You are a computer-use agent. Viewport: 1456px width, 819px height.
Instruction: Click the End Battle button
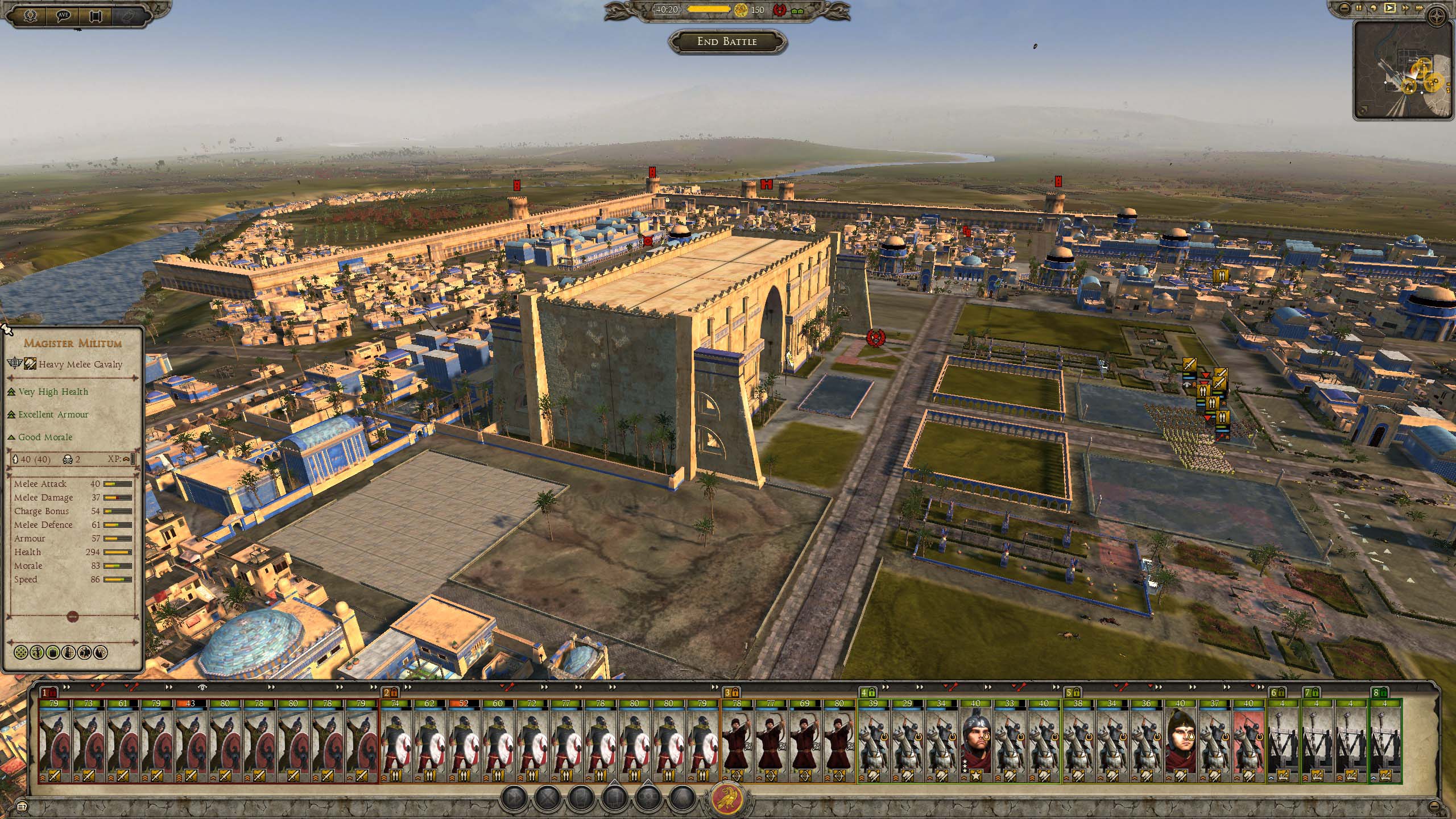pos(727,42)
